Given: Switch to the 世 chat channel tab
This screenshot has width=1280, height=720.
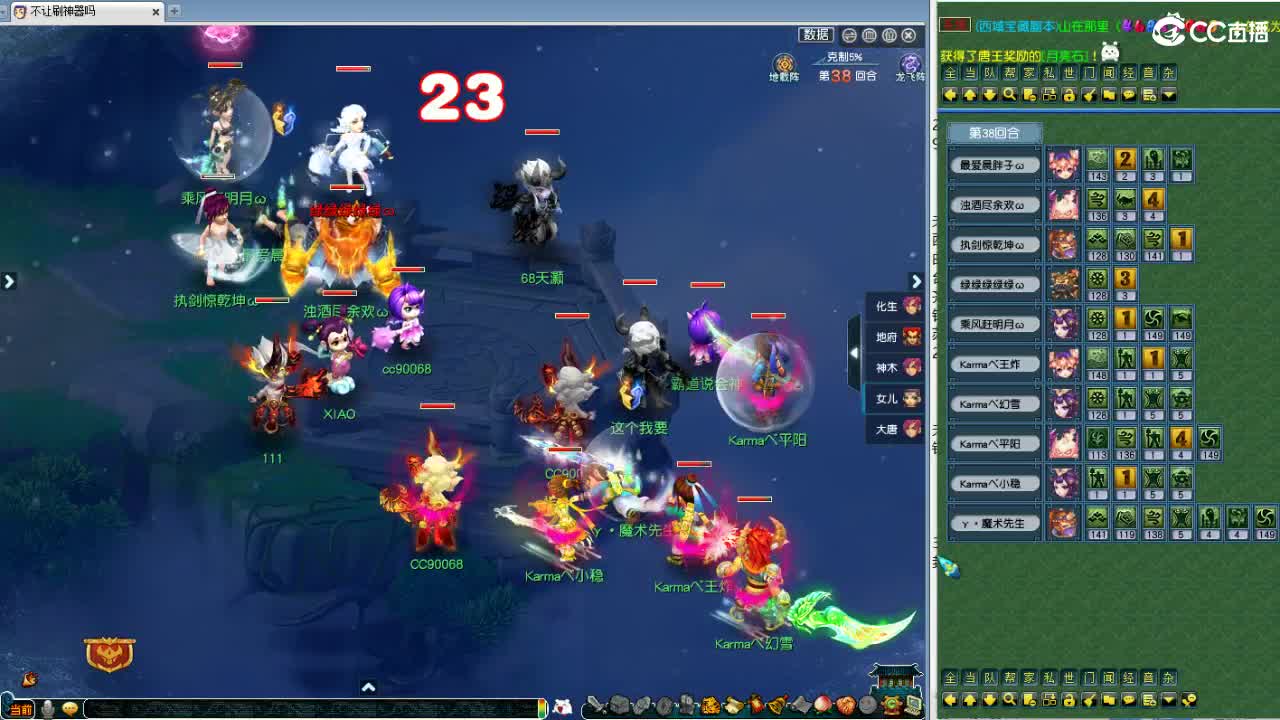Looking at the screenshot, I should click(1070, 72).
